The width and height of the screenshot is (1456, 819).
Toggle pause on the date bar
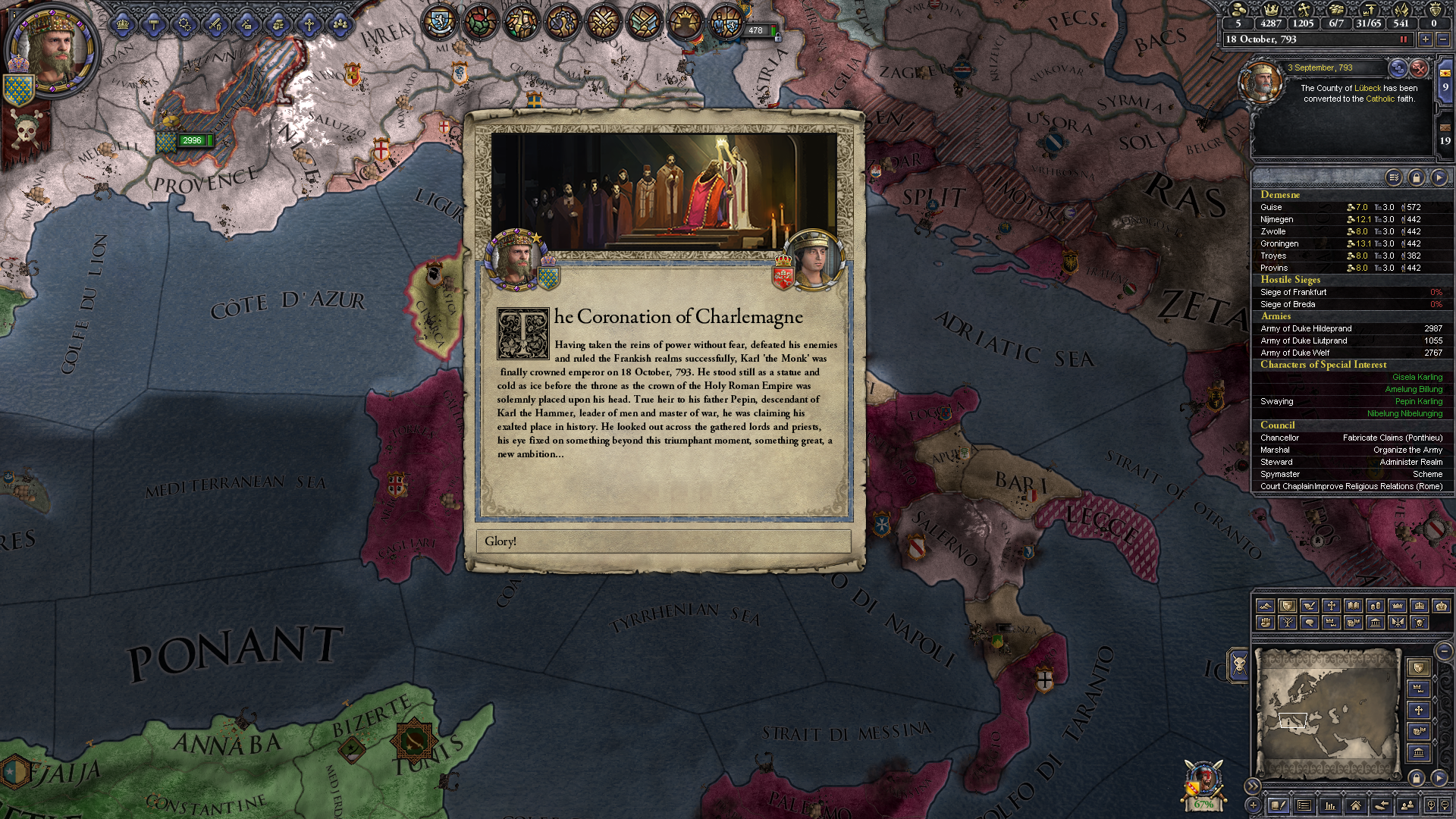pos(1404,39)
